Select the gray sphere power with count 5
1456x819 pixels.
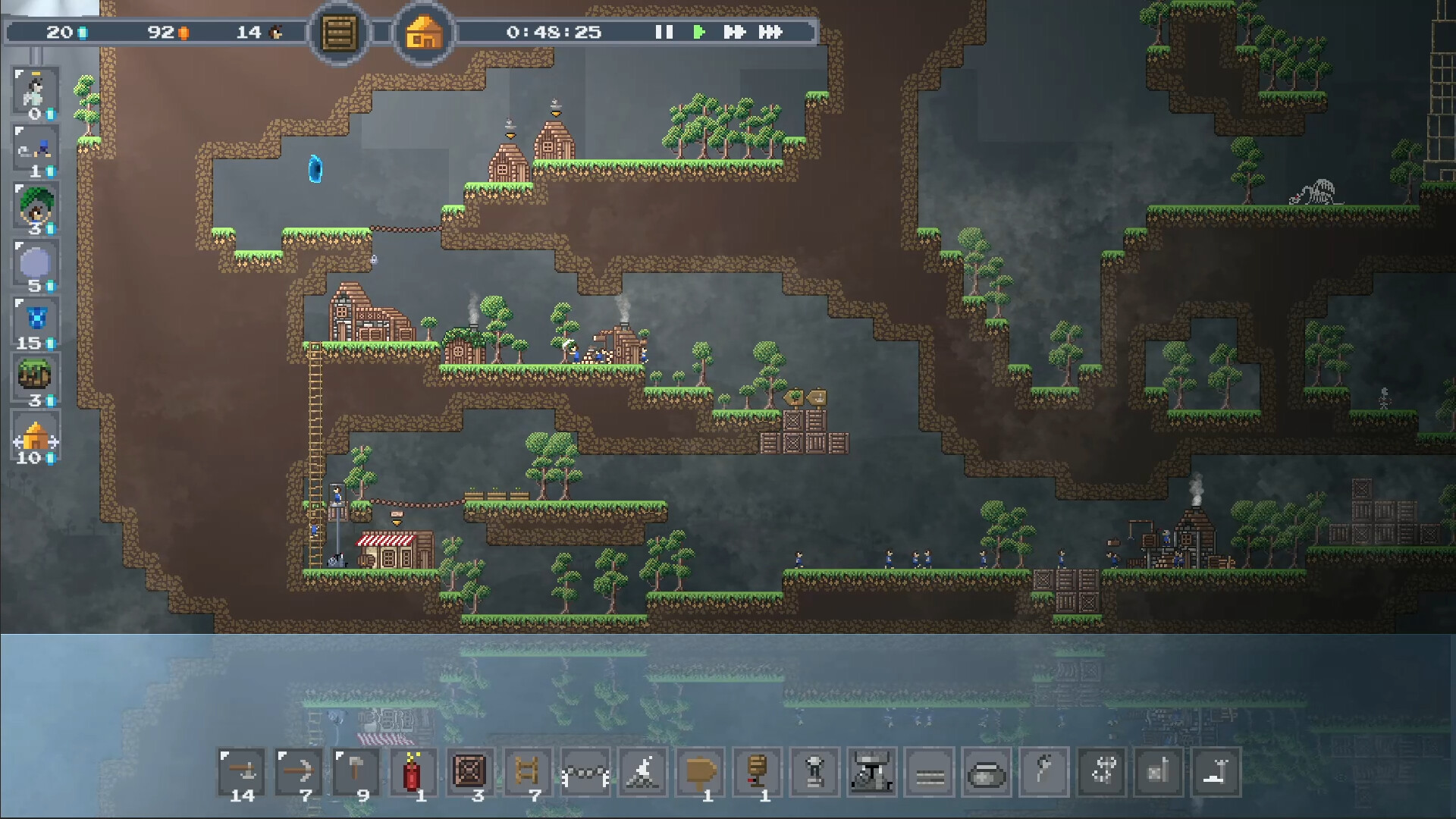pos(36,263)
